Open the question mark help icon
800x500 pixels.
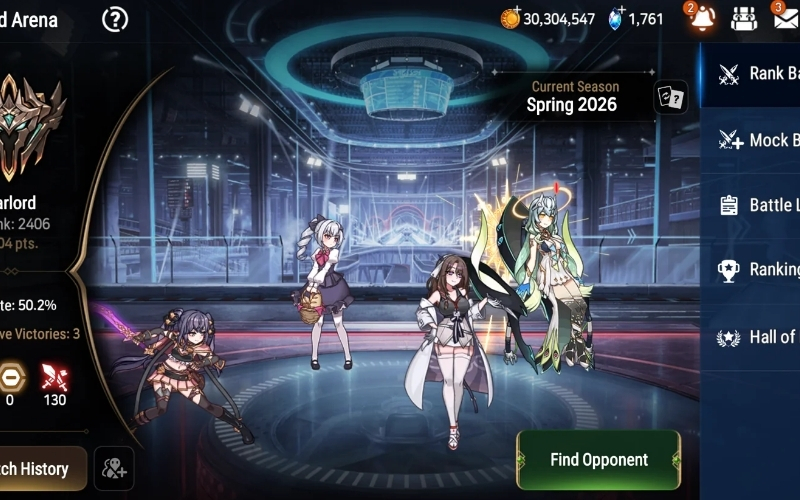pyautogui.click(x=116, y=19)
